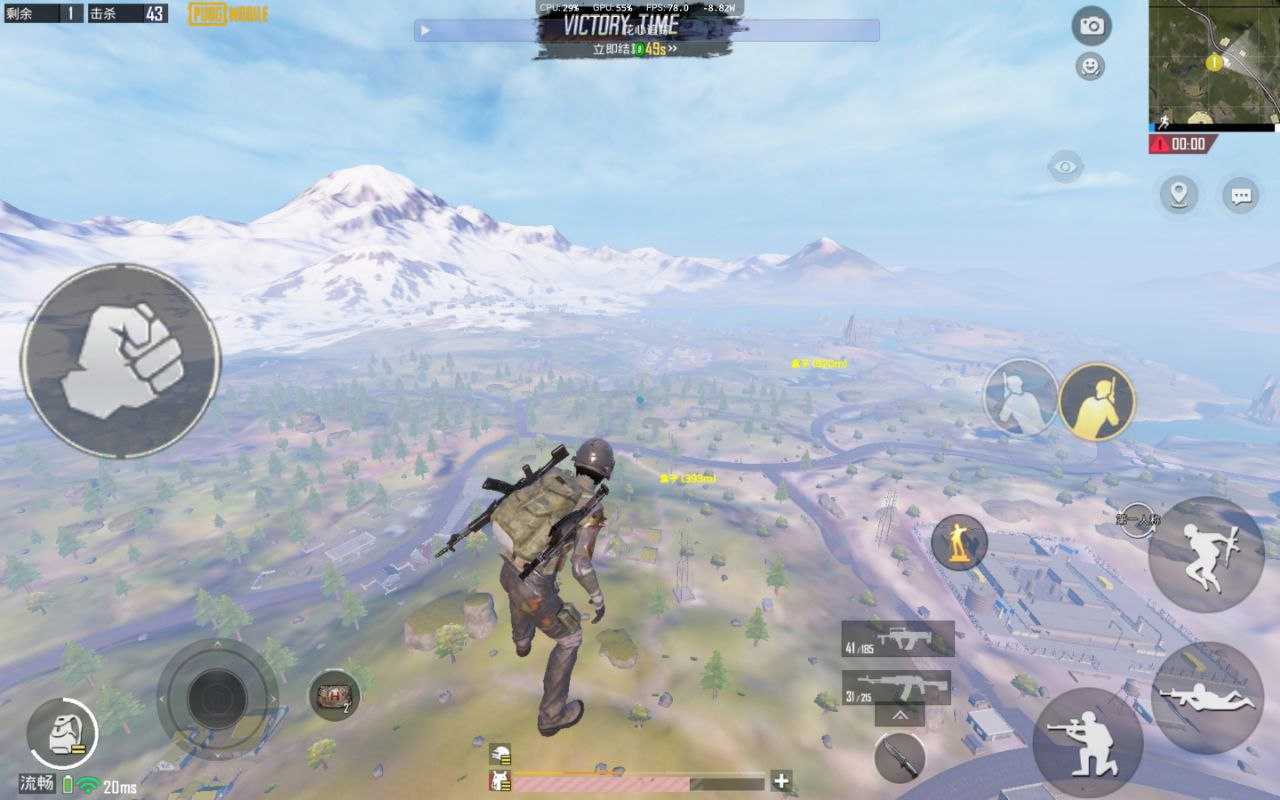Tap the jump button
This screenshot has width=1280, height=800.
(1206, 554)
